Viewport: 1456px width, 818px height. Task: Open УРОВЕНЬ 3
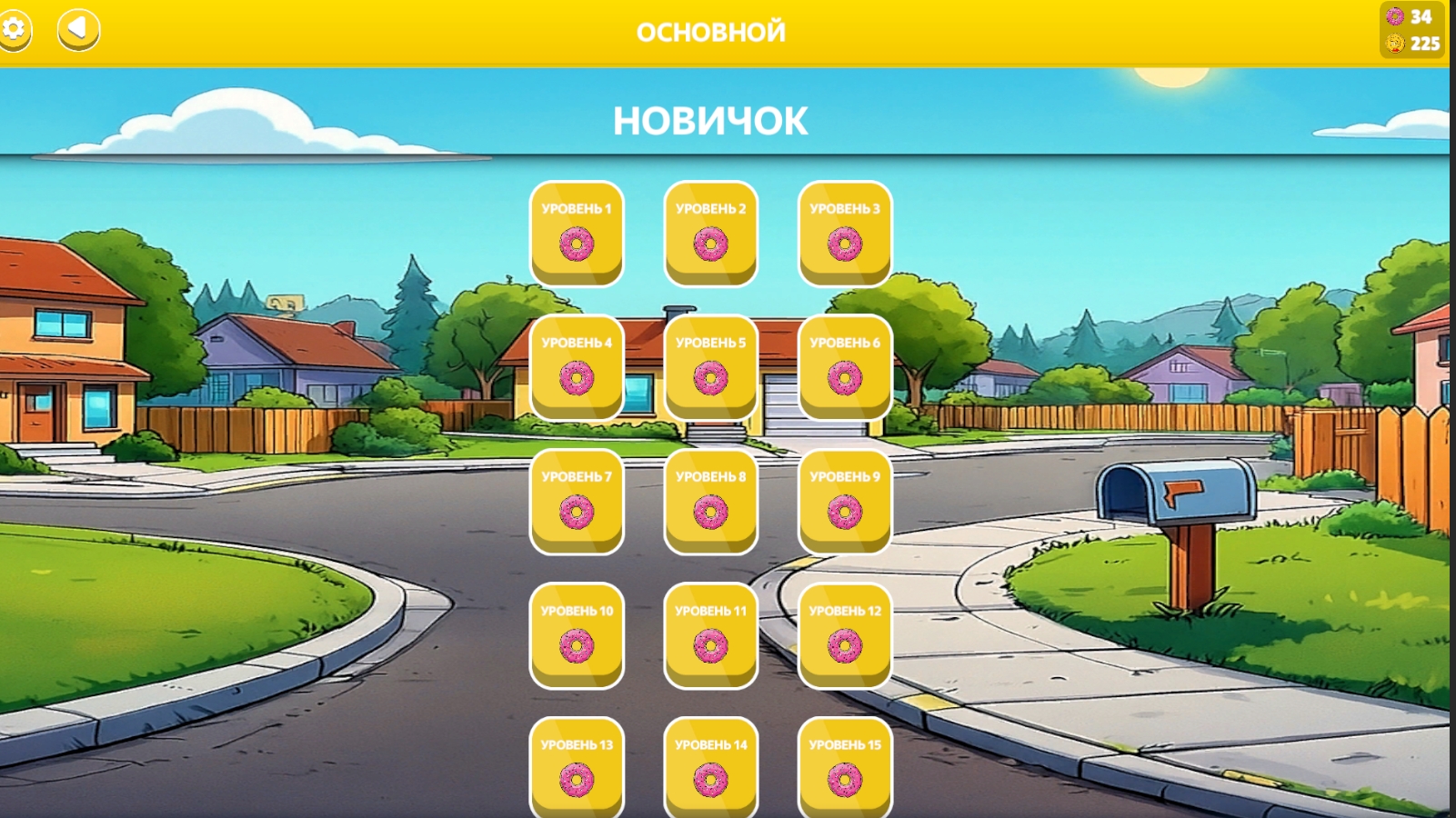click(846, 232)
